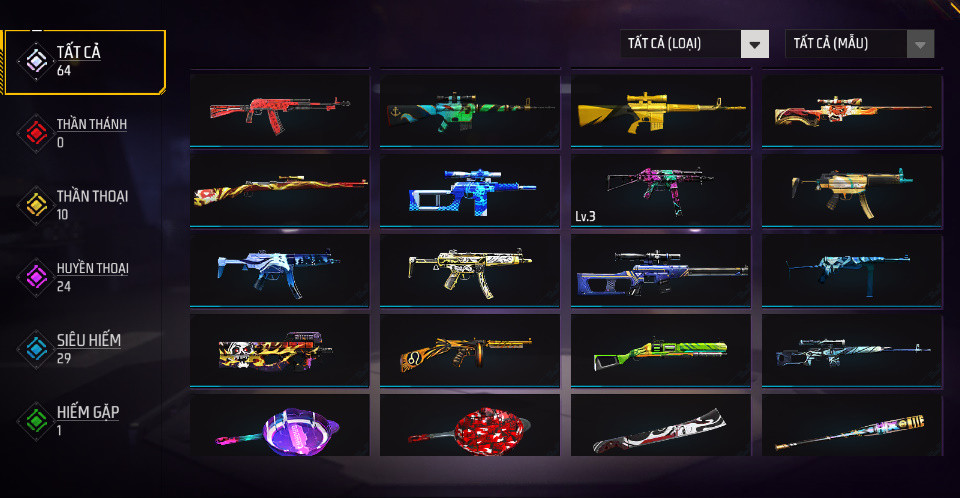Choose the Lv.3 pink MP5 skin
The image size is (960, 498).
point(660,189)
